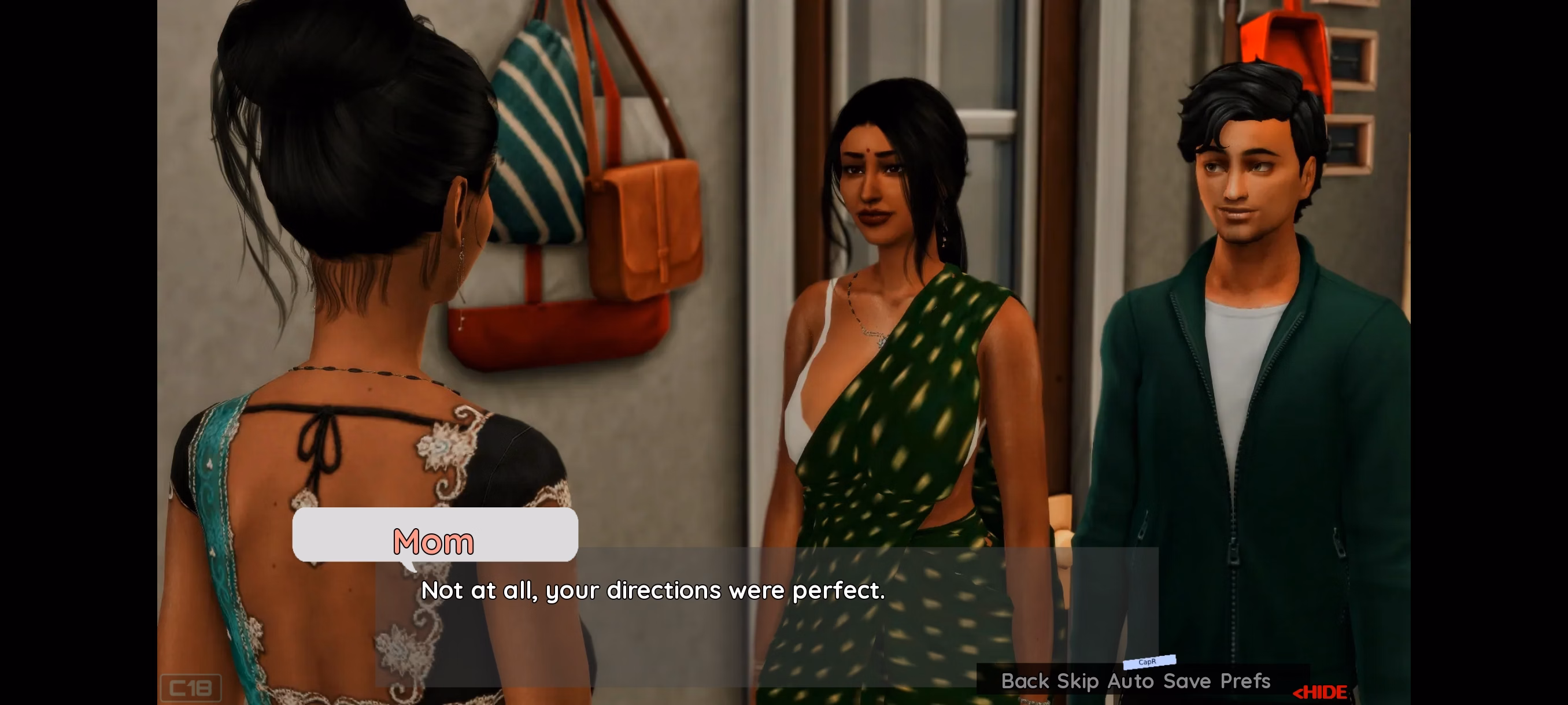Skip ahead through the dialogue
Image resolution: width=1568 pixels, height=705 pixels.
pyautogui.click(x=1077, y=681)
